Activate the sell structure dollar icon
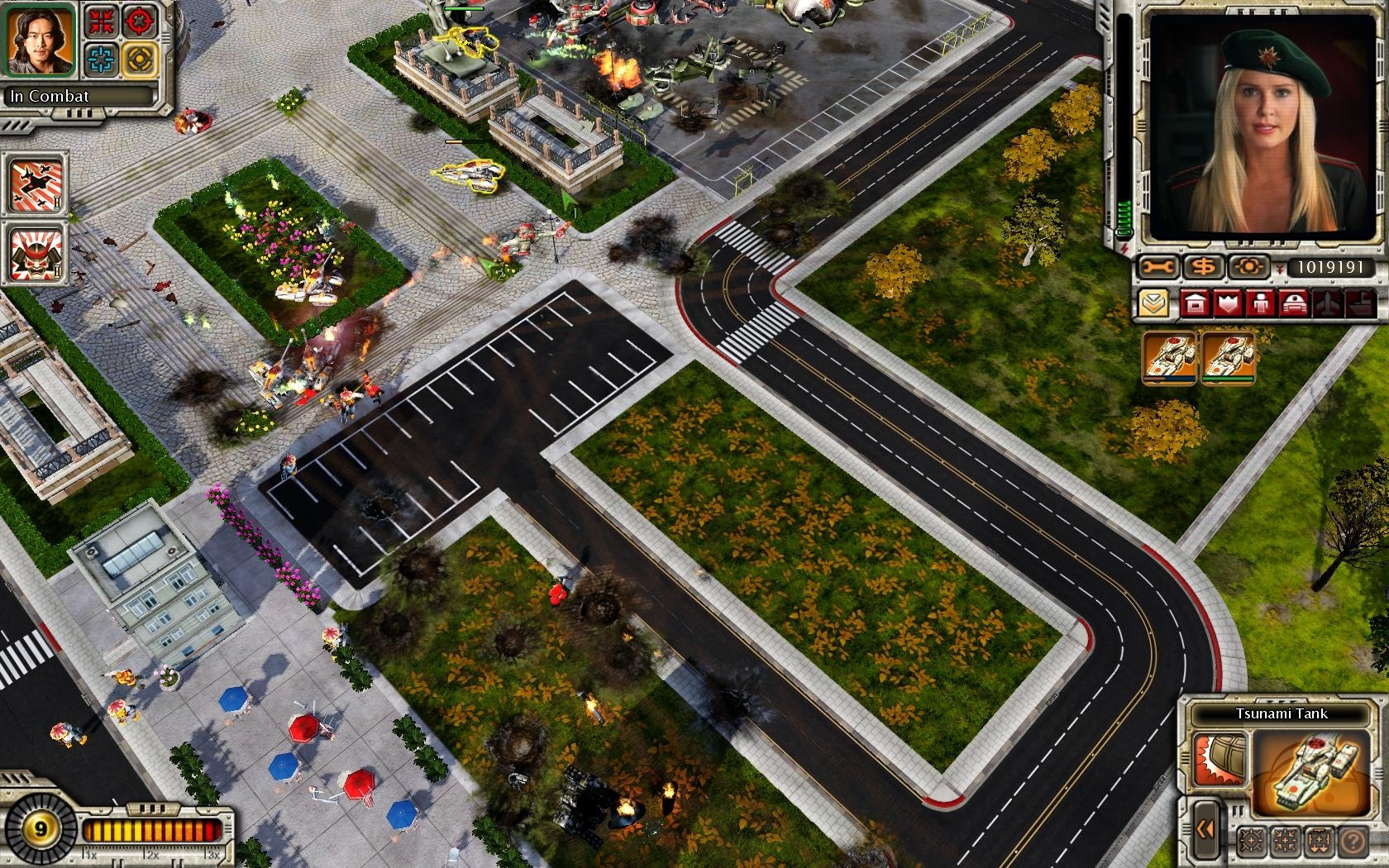 click(x=1205, y=266)
